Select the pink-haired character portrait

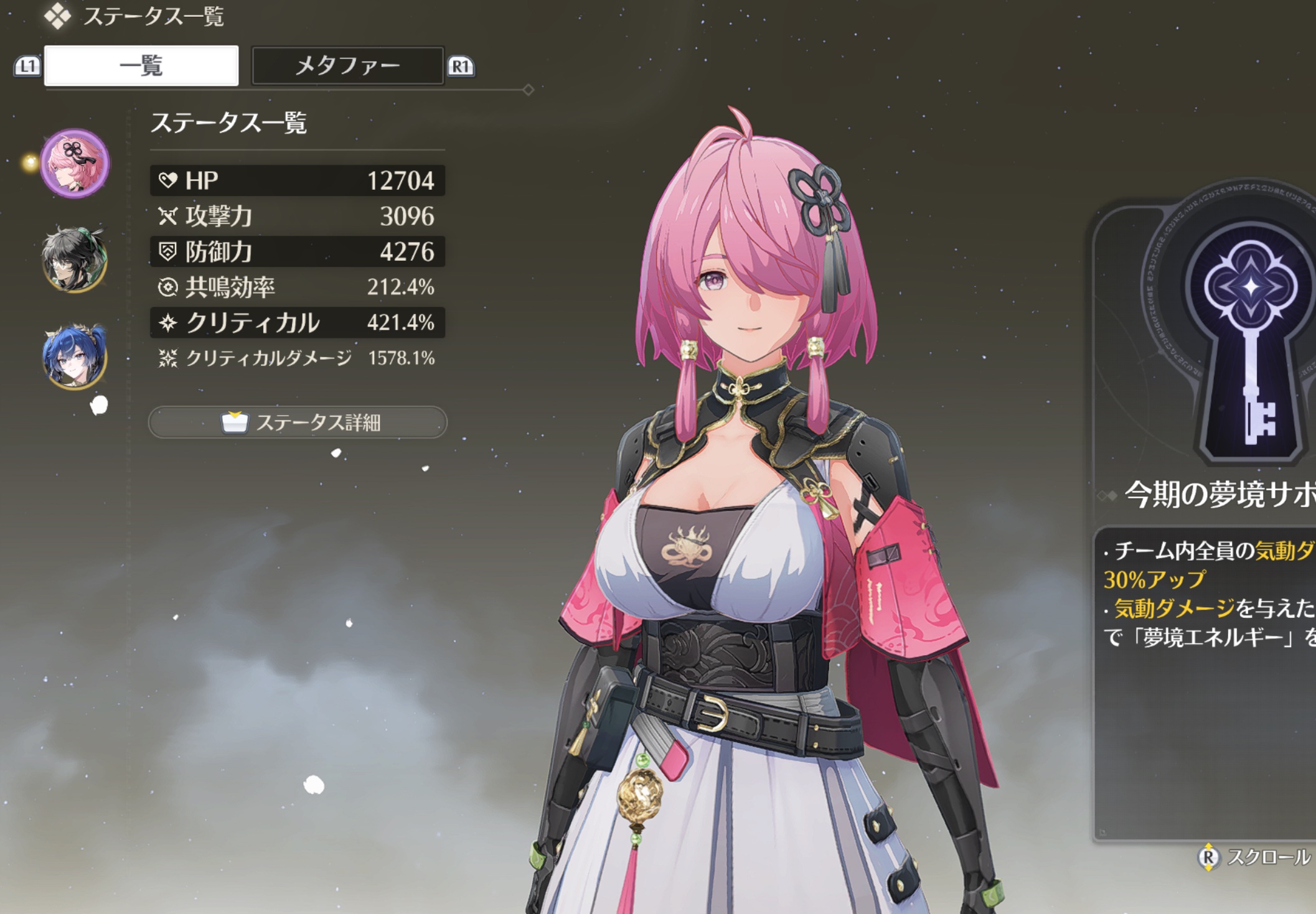point(75,164)
